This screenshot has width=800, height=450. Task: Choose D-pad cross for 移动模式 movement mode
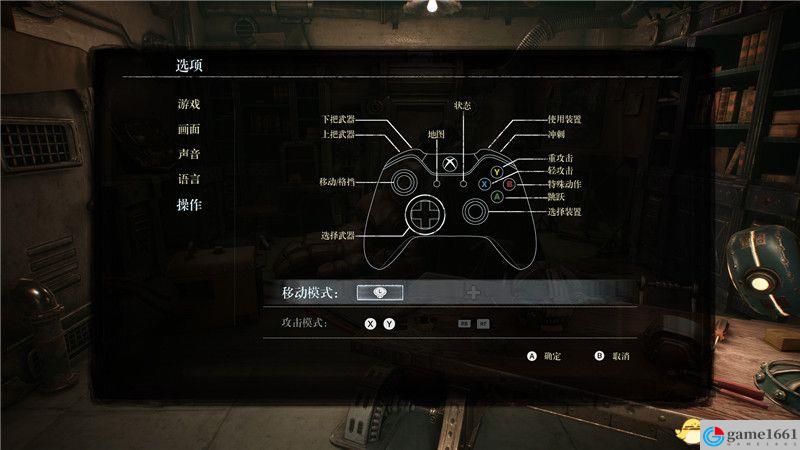tap(473, 292)
